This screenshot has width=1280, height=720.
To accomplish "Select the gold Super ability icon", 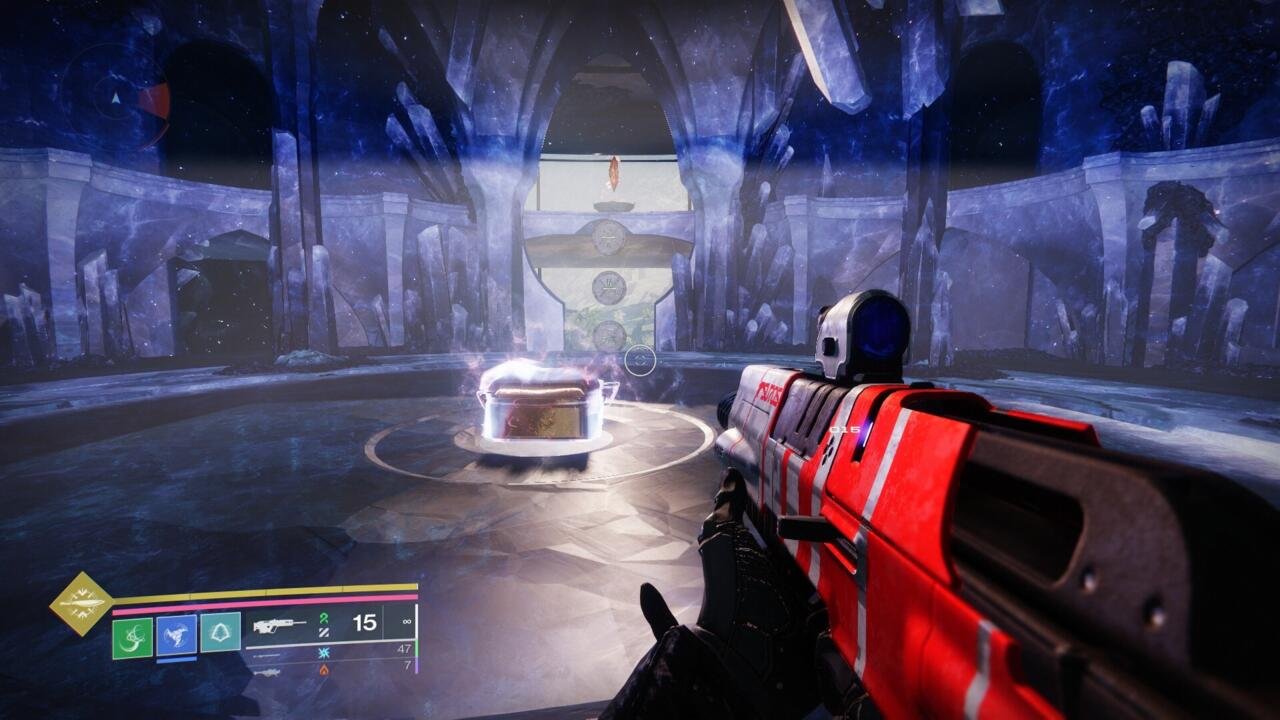I will (x=79, y=603).
